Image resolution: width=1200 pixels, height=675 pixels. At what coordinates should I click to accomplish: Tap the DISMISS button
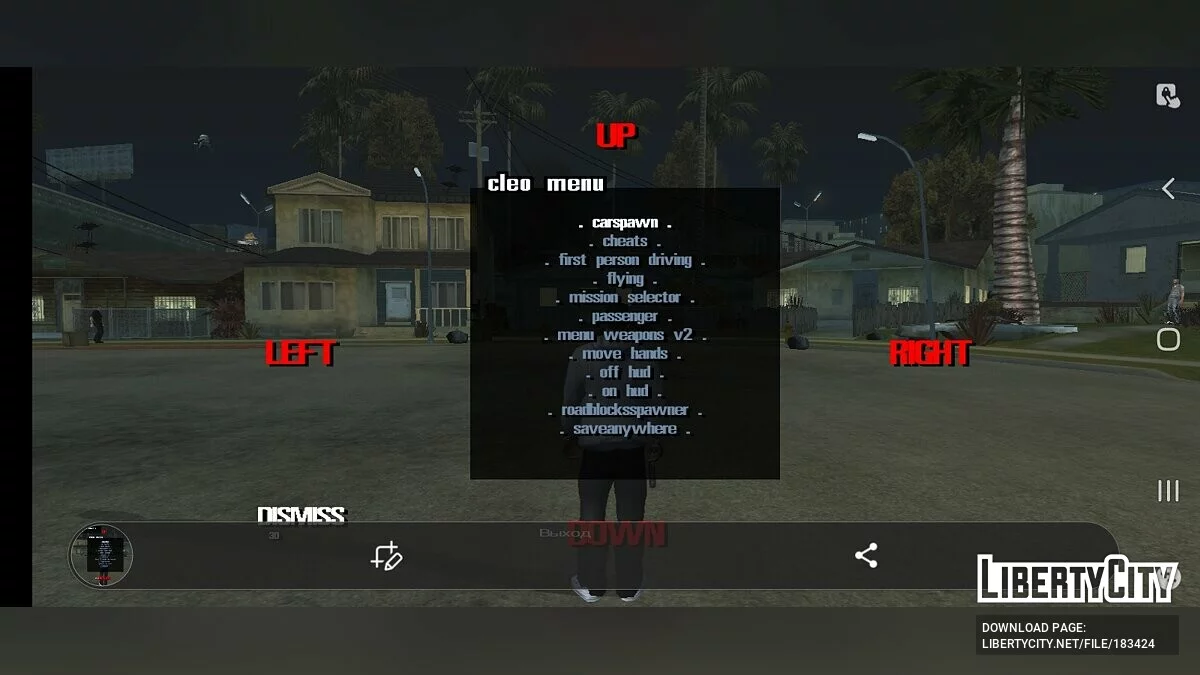[x=301, y=515]
